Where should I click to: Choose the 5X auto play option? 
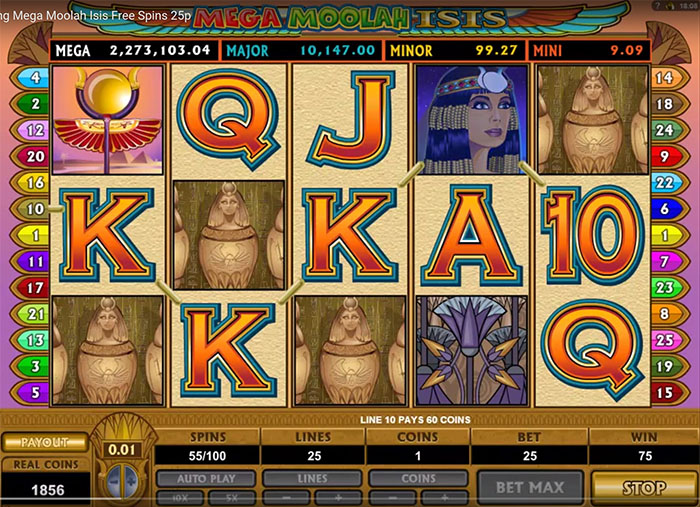233,496
